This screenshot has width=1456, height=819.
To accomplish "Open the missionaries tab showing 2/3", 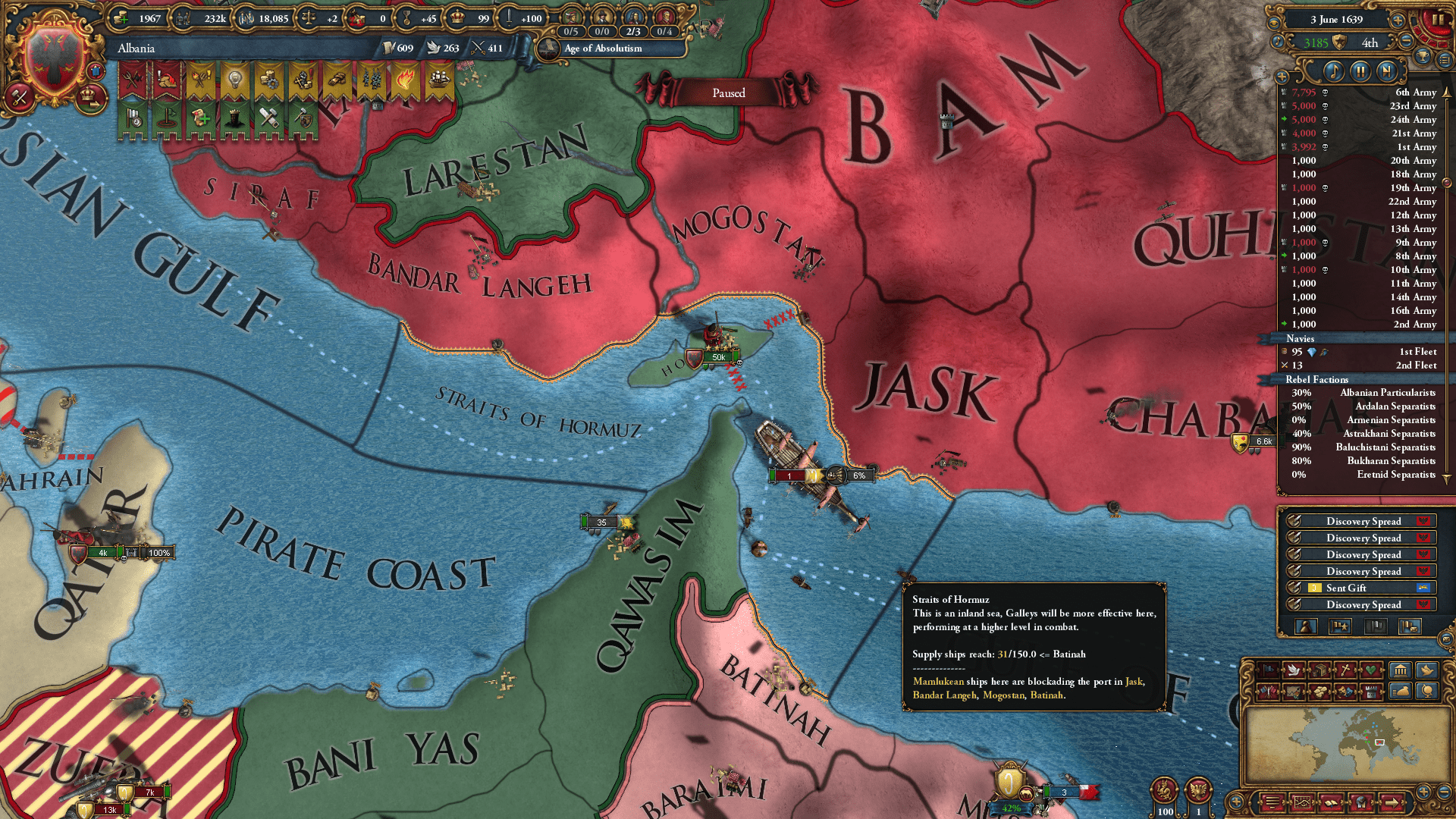I will coord(635,31).
